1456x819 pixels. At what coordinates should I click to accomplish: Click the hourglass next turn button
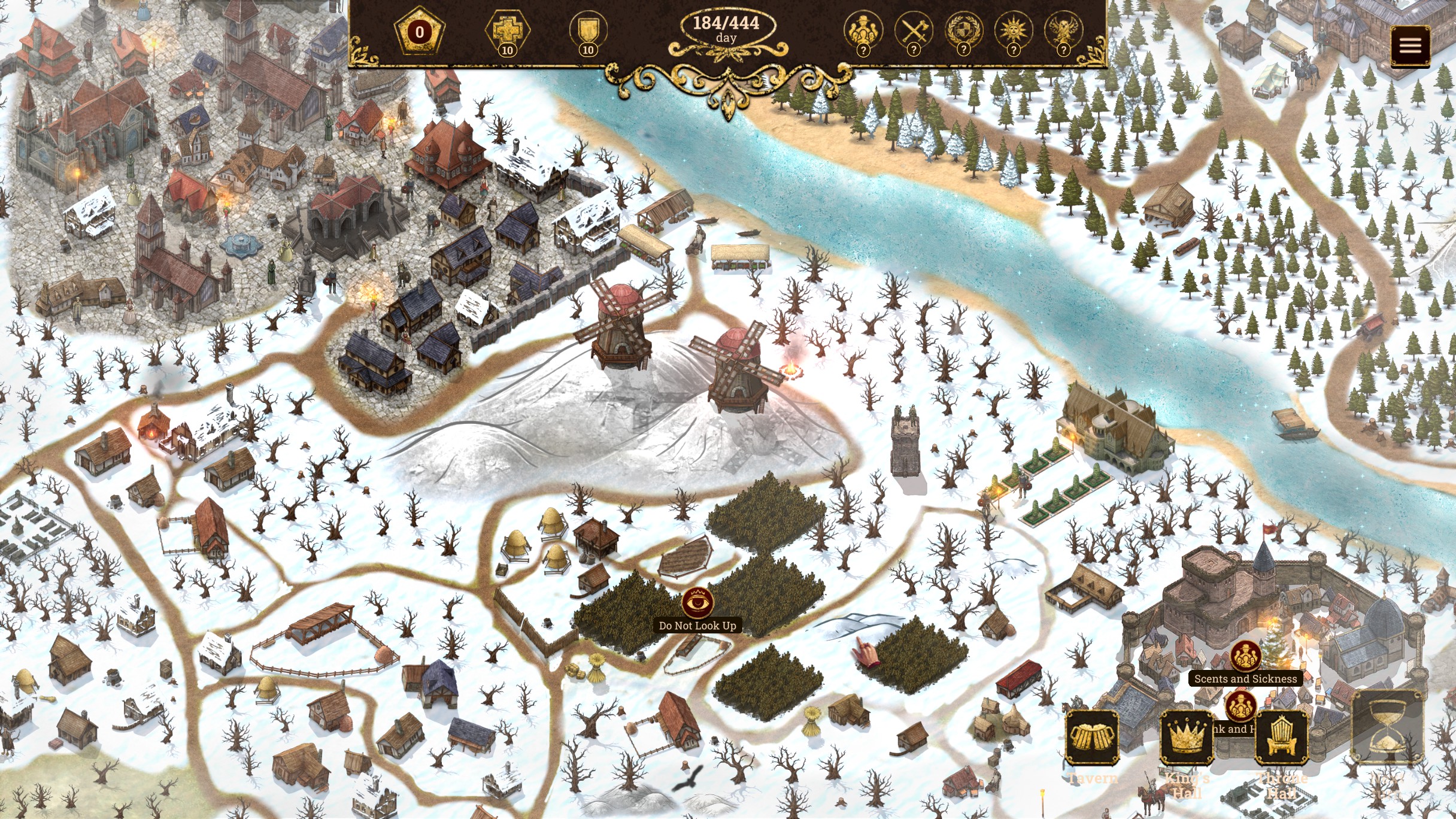point(1387,728)
